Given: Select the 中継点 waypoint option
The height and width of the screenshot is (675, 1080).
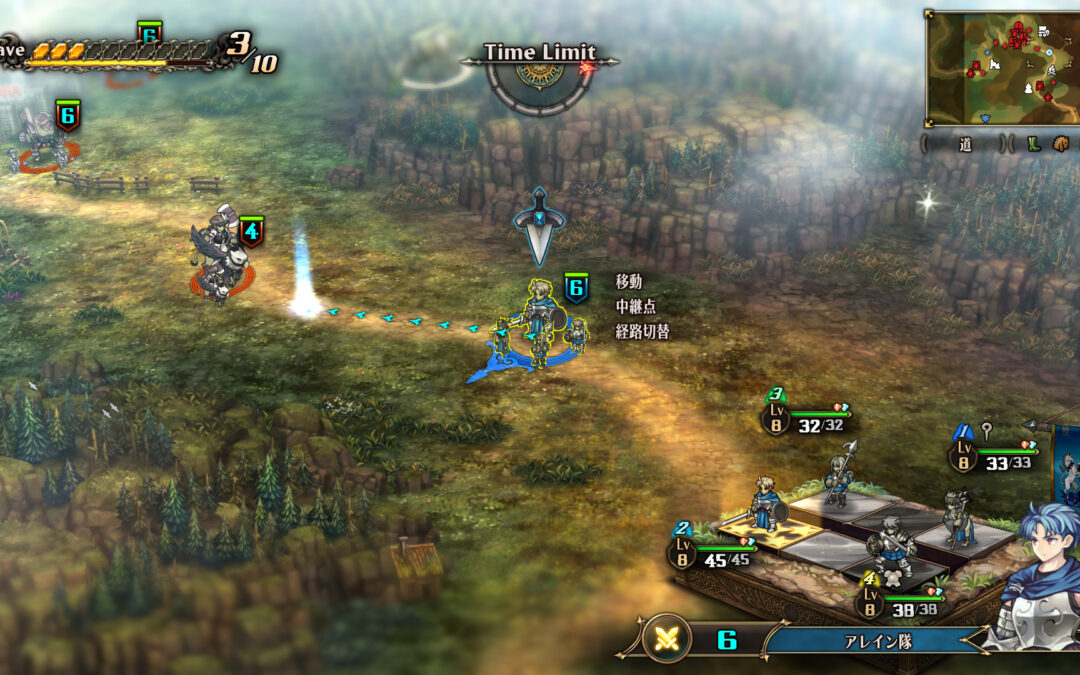Looking at the screenshot, I should click(x=636, y=307).
